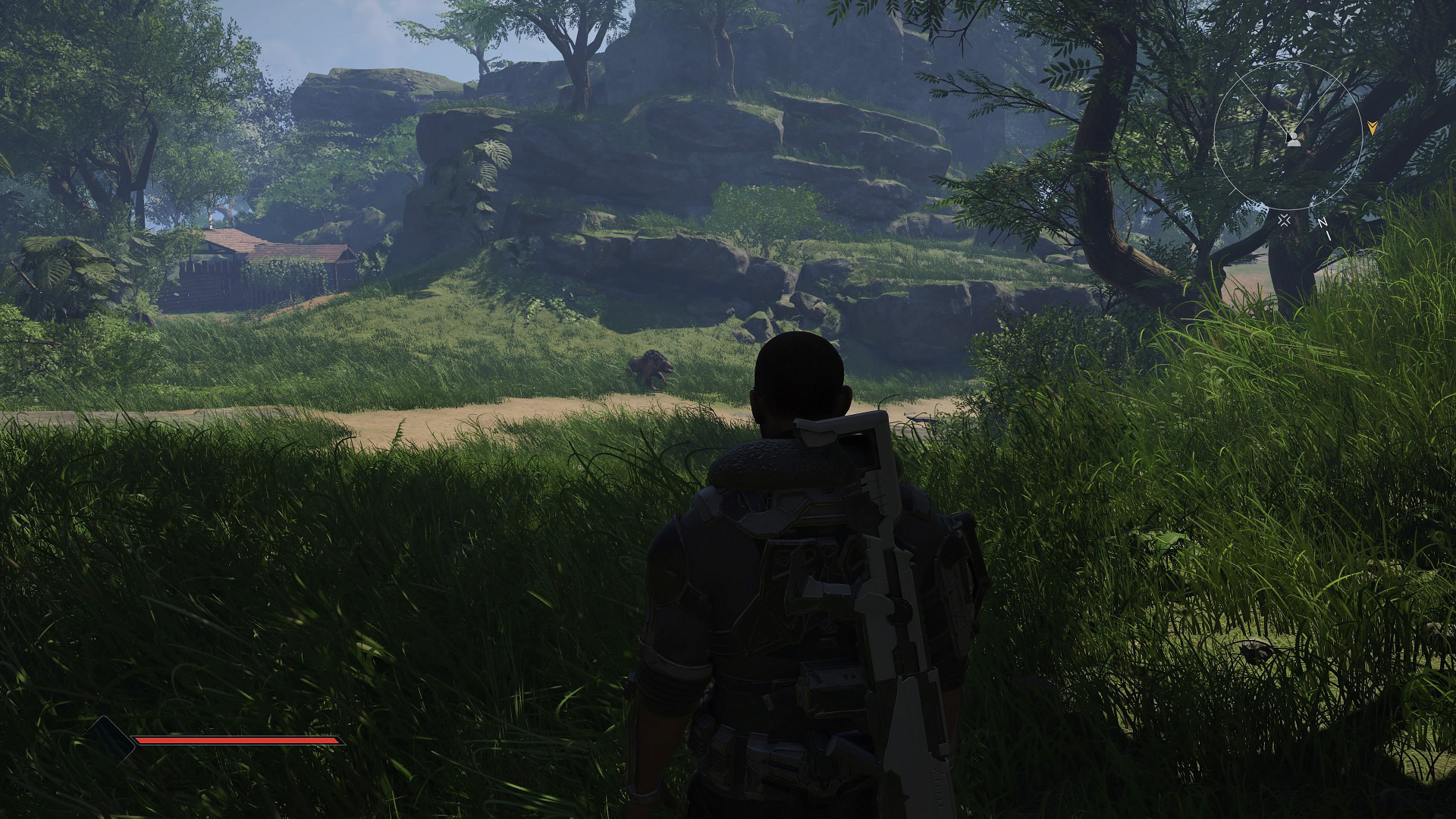Click the player icon in radar center
This screenshot has width=1456, height=819.
point(1294,138)
